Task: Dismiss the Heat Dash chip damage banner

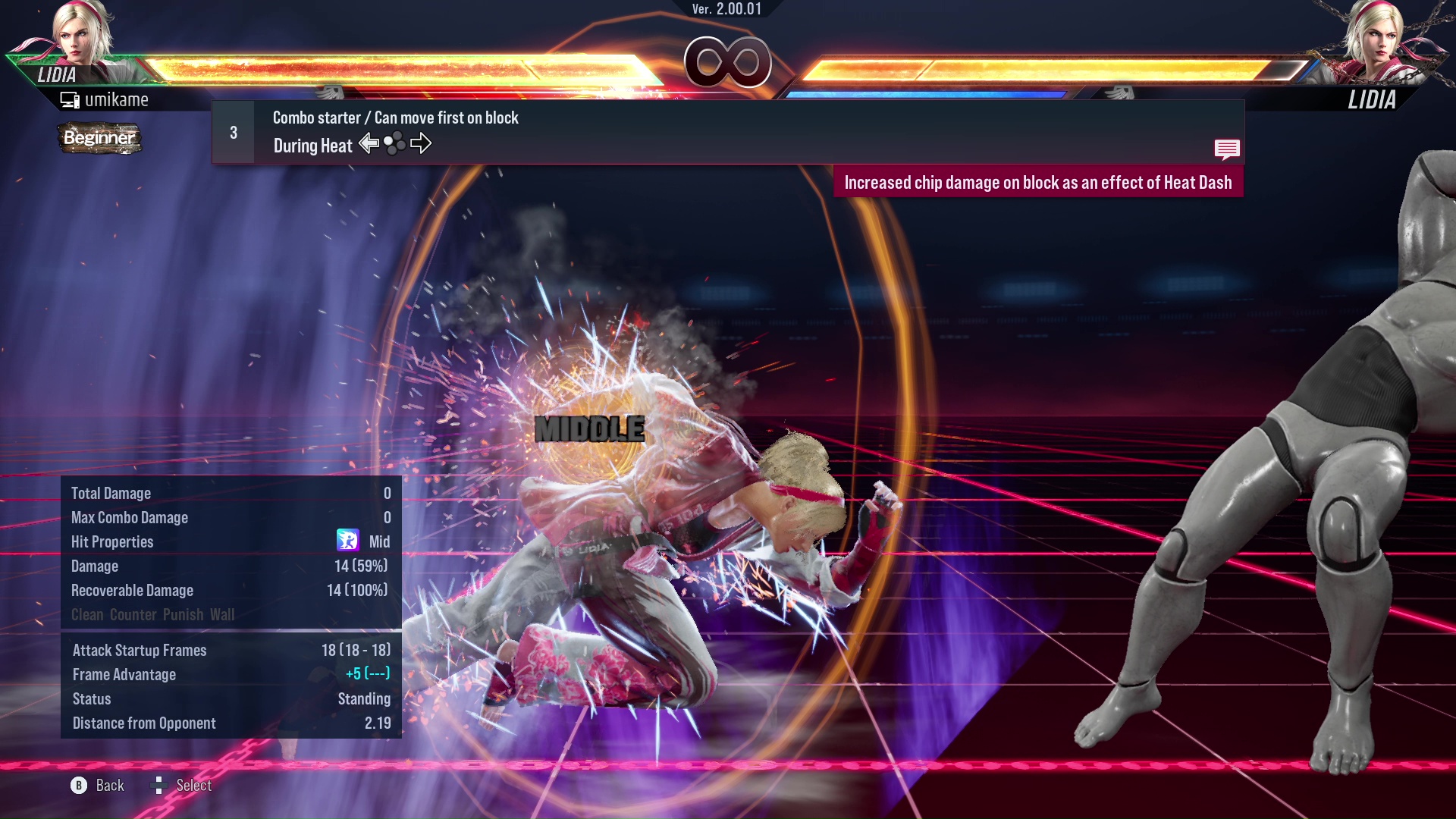Action: click(1039, 182)
